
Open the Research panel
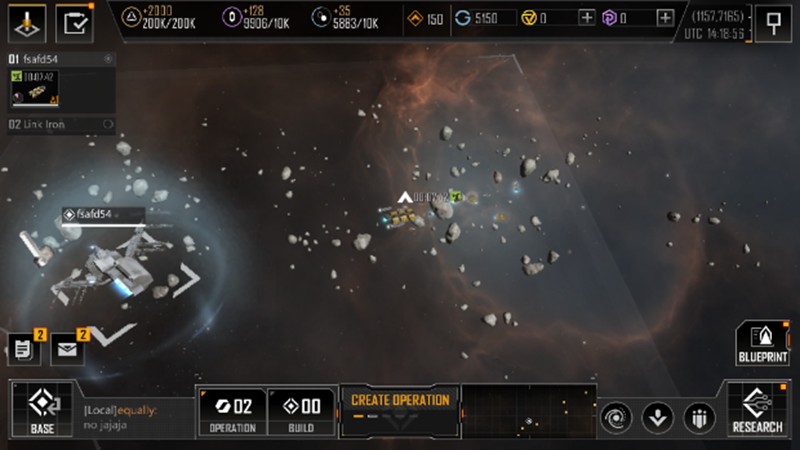[x=757, y=410]
